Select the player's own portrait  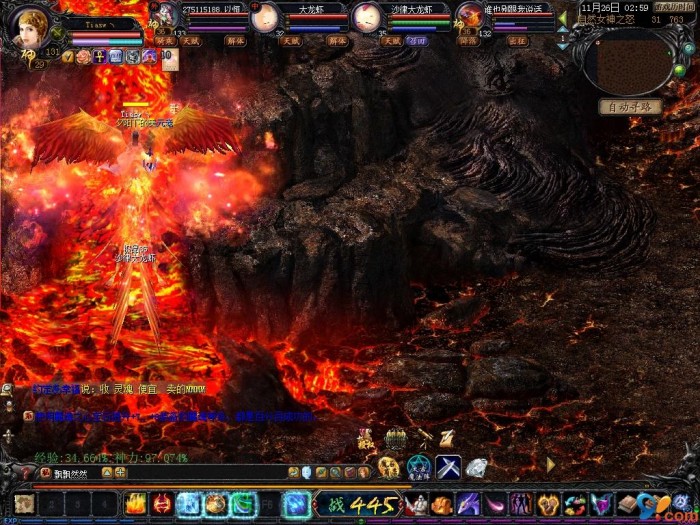click(x=27, y=27)
